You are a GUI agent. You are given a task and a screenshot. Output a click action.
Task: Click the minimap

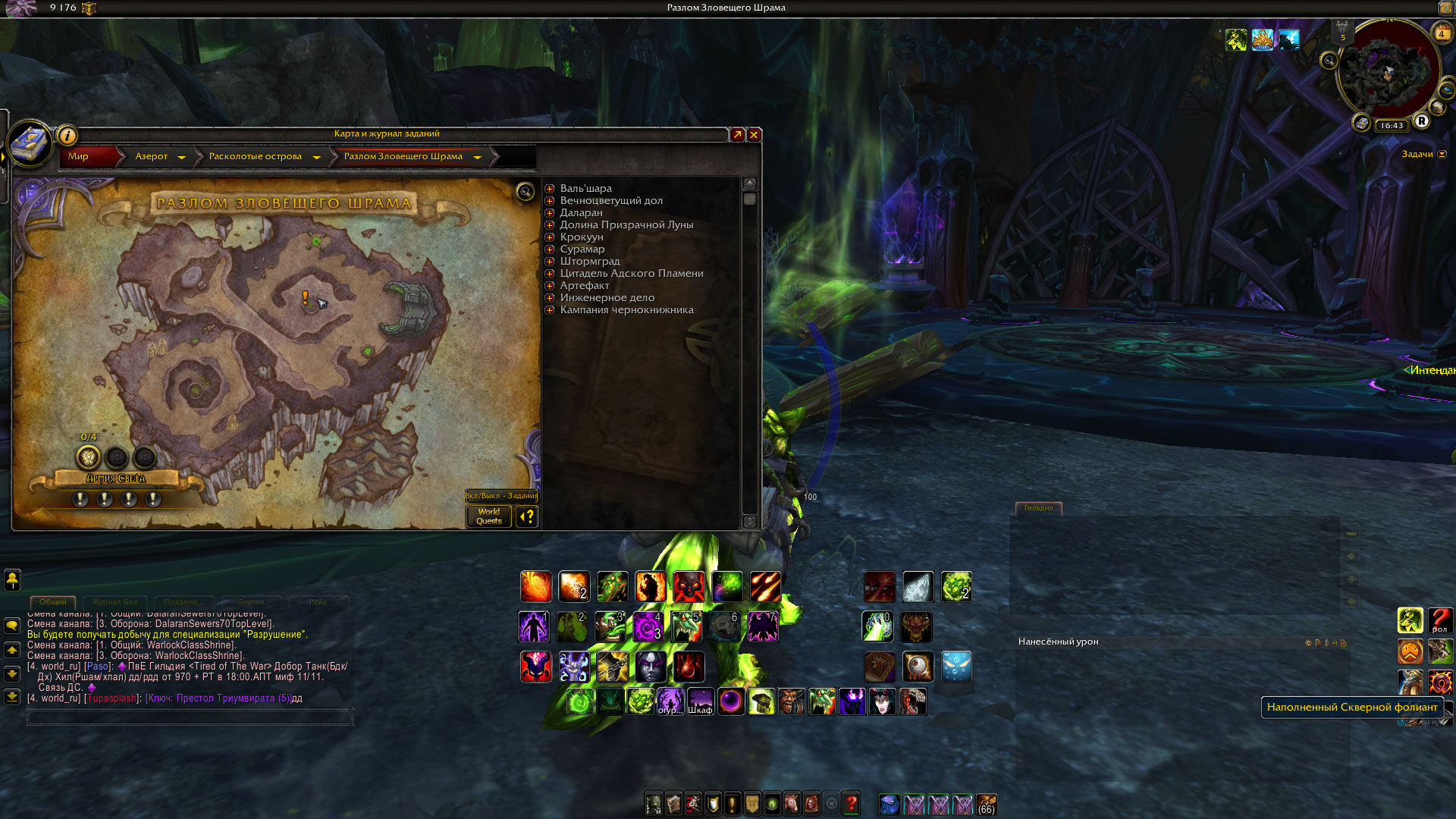click(1388, 74)
